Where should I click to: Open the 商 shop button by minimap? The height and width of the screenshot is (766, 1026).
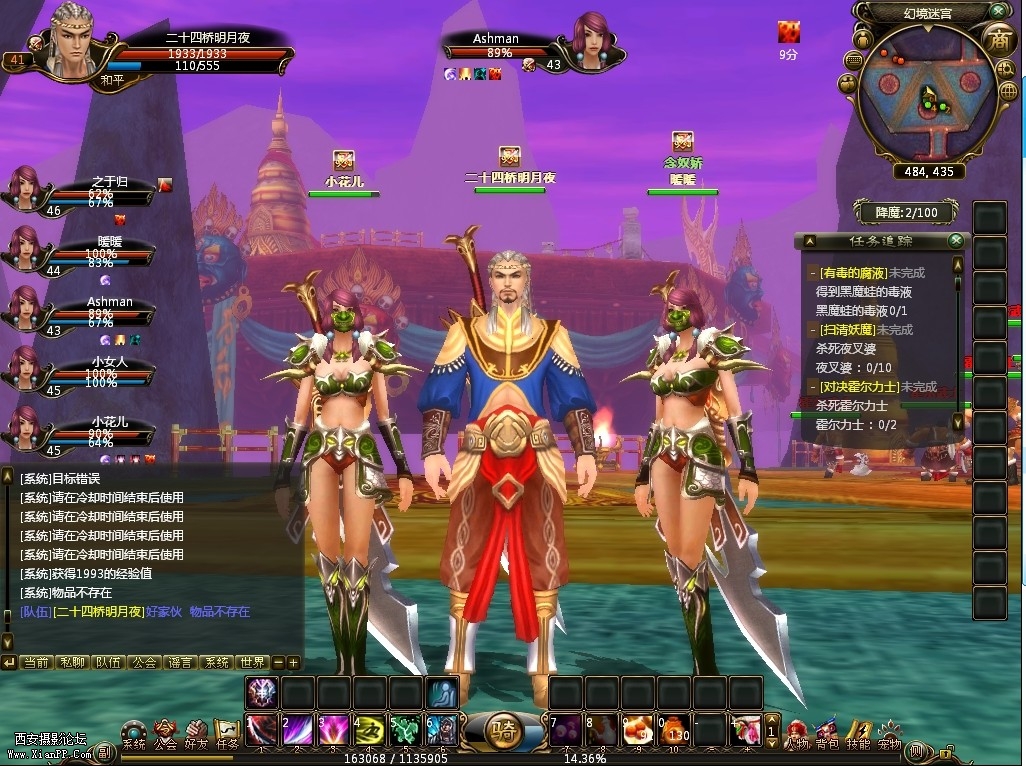tap(997, 40)
